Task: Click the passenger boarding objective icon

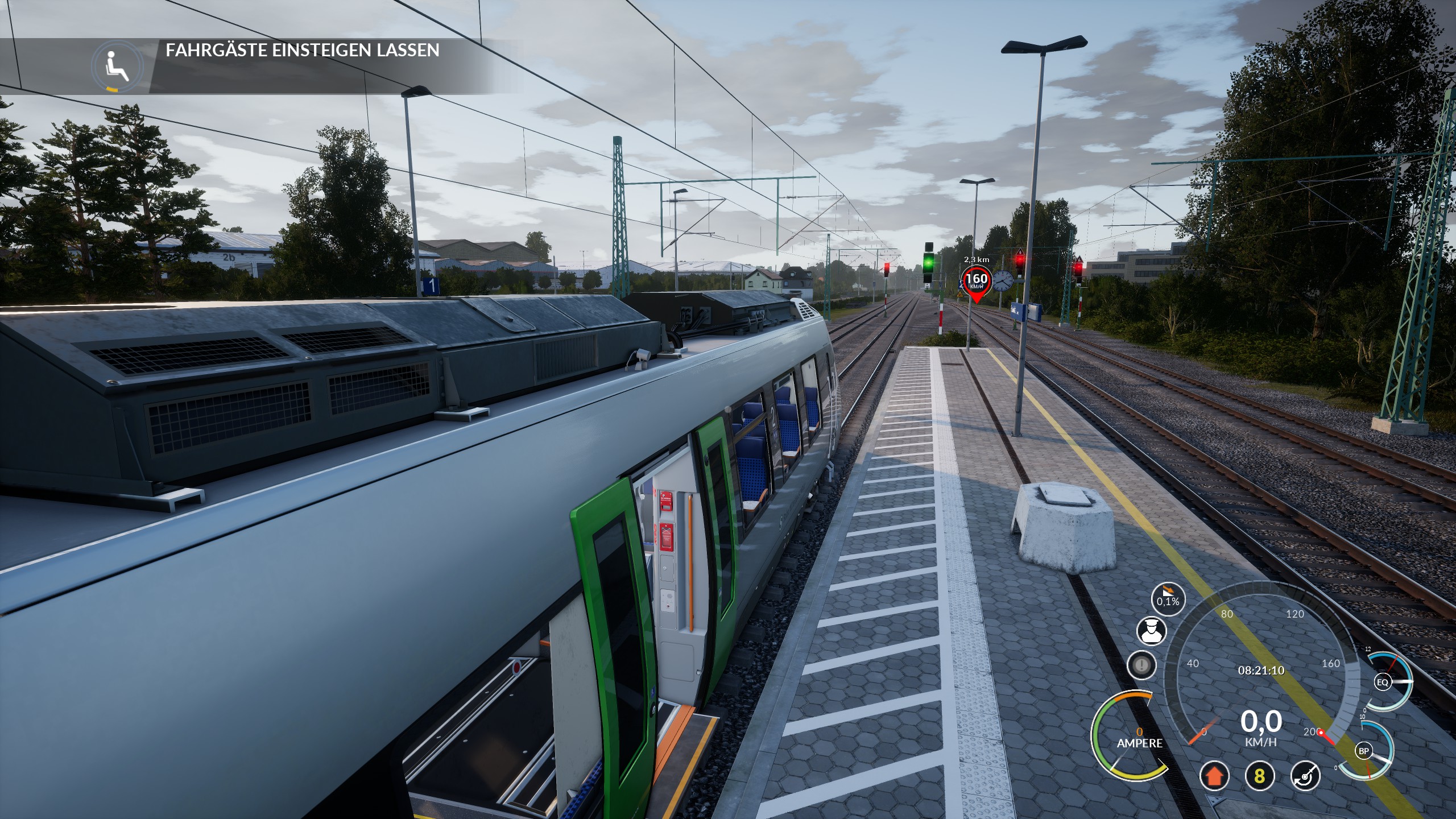Action: (x=118, y=66)
